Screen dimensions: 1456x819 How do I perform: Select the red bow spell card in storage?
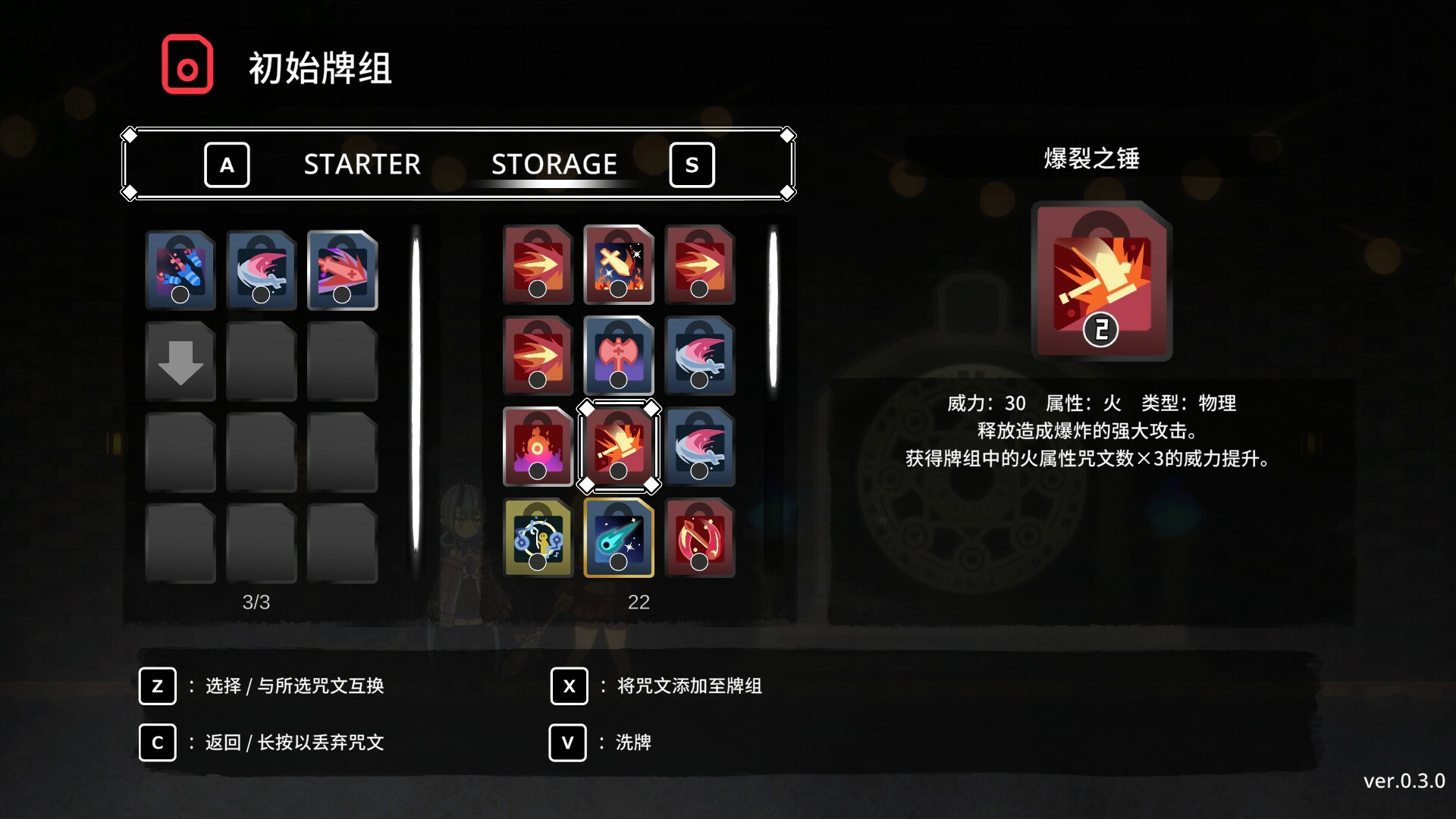(699, 538)
